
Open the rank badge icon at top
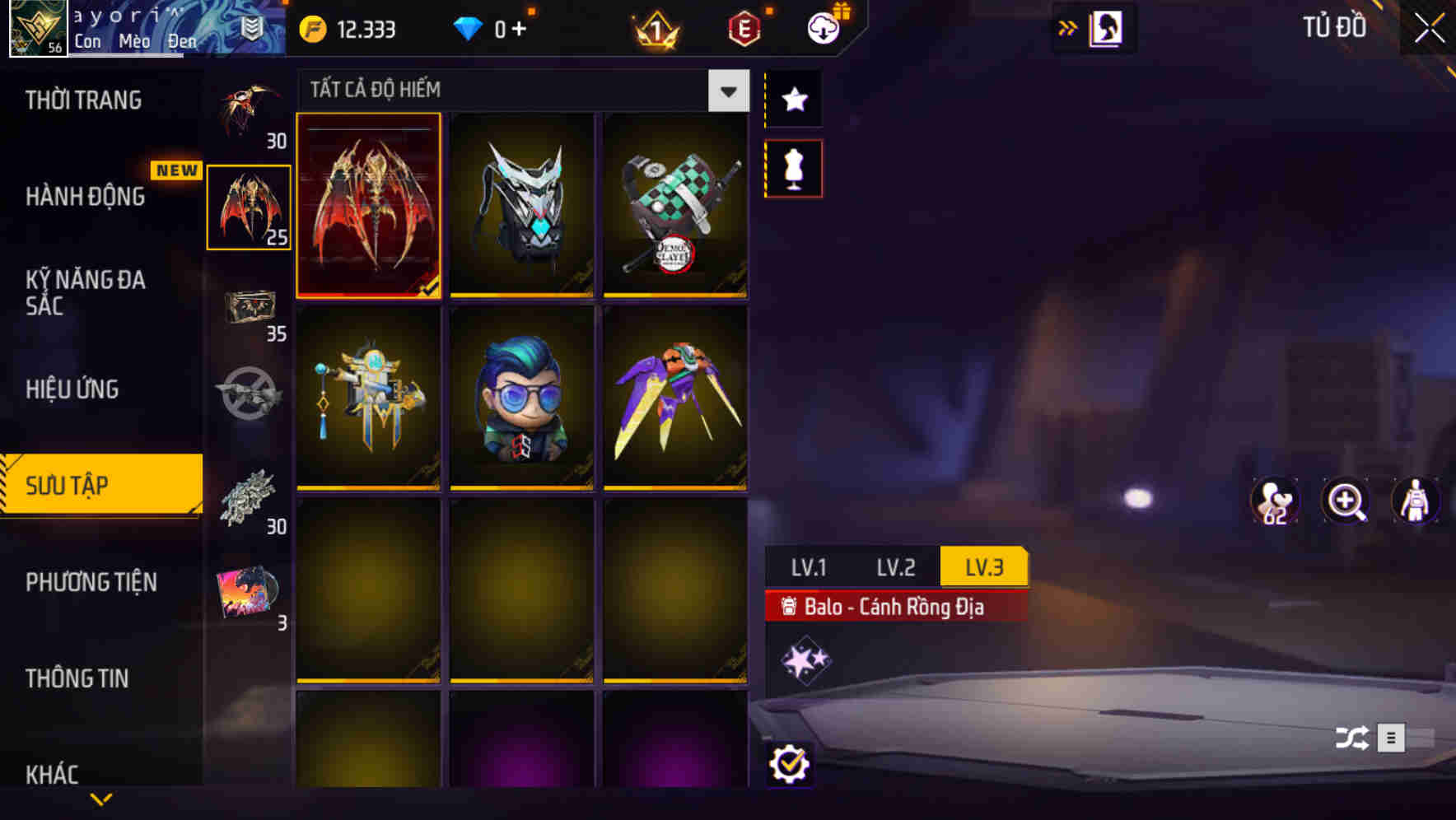654,27
